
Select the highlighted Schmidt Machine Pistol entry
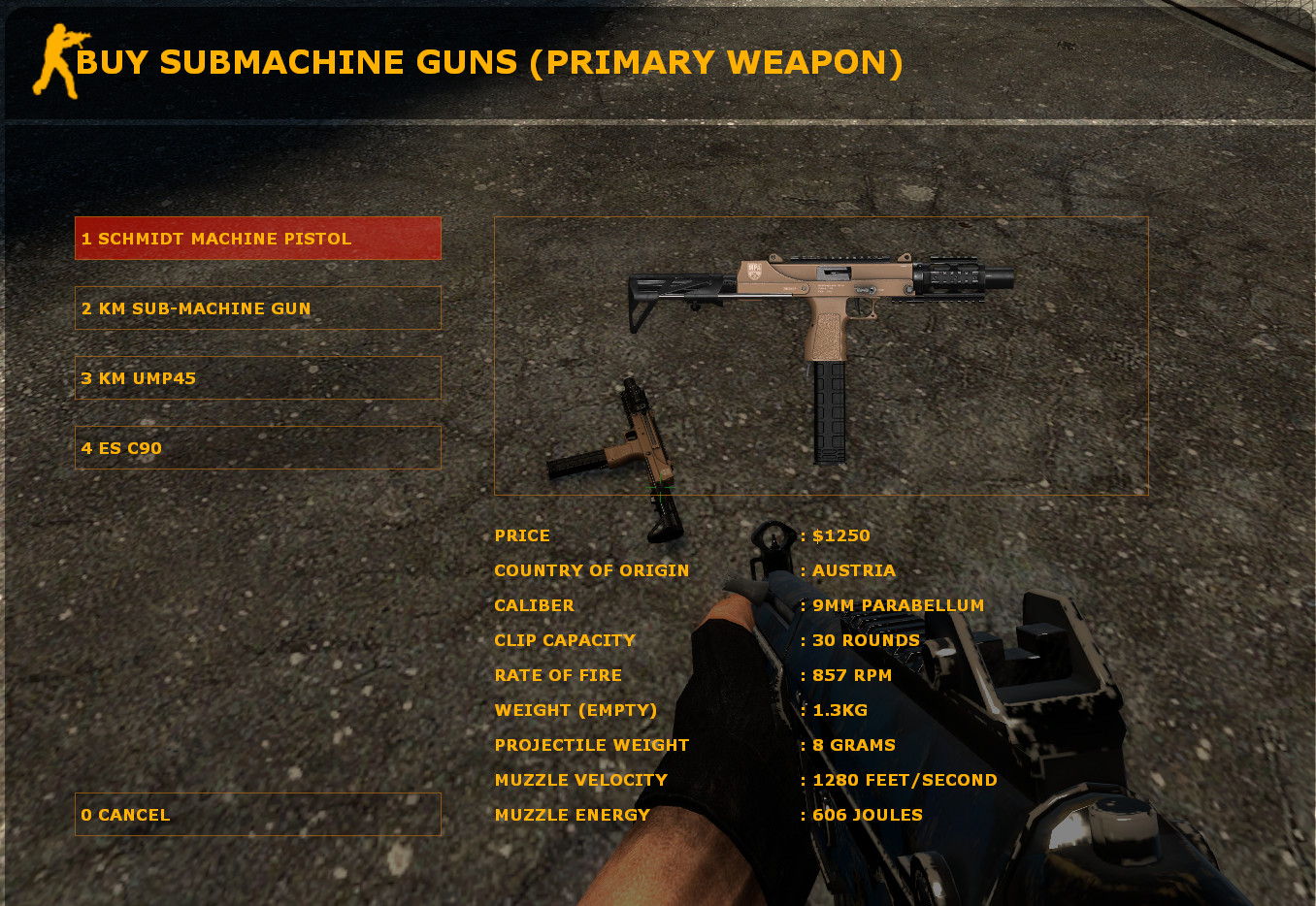257,238
